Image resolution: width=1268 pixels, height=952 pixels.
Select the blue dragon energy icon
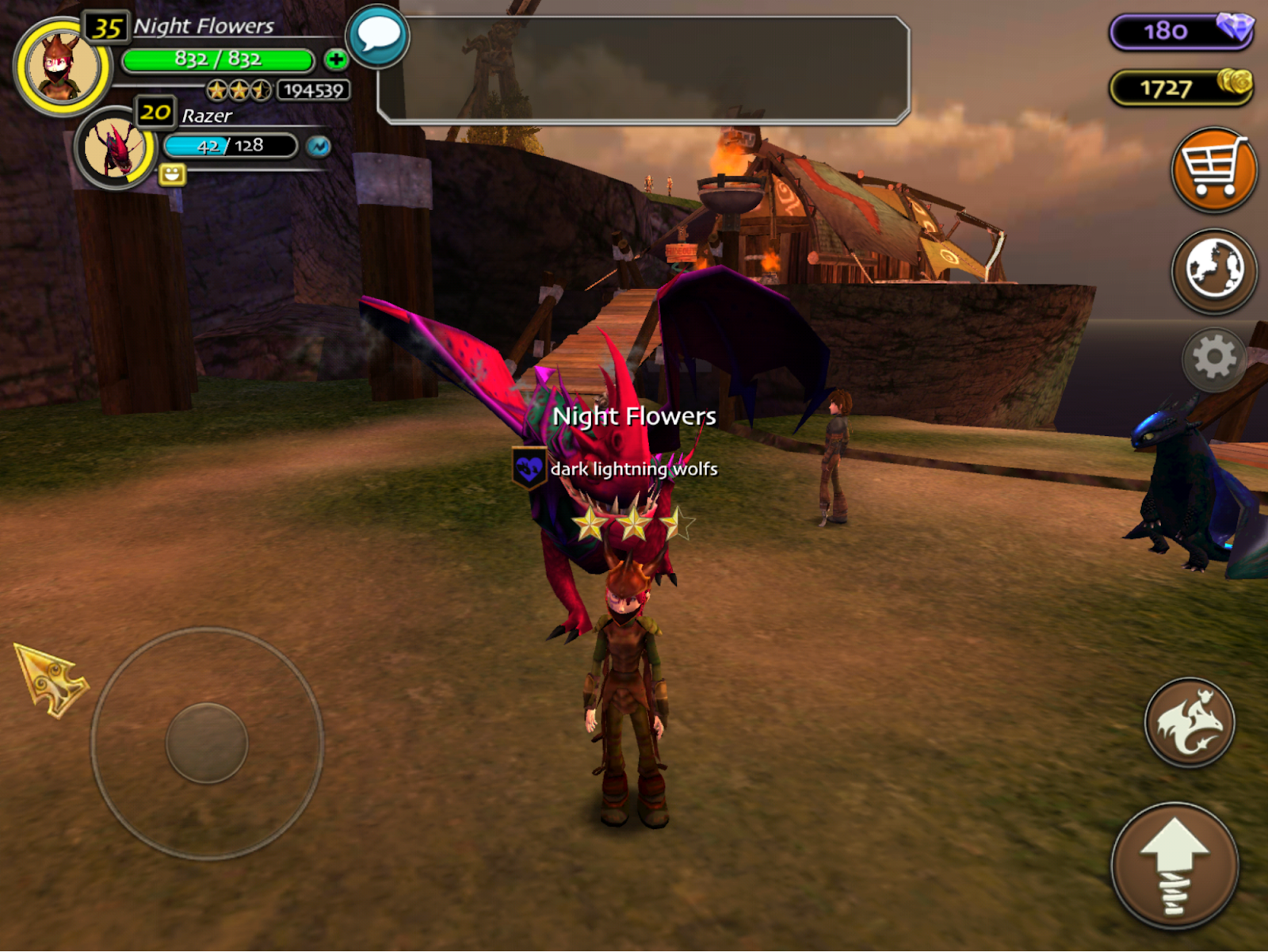(x=319, y=146)
